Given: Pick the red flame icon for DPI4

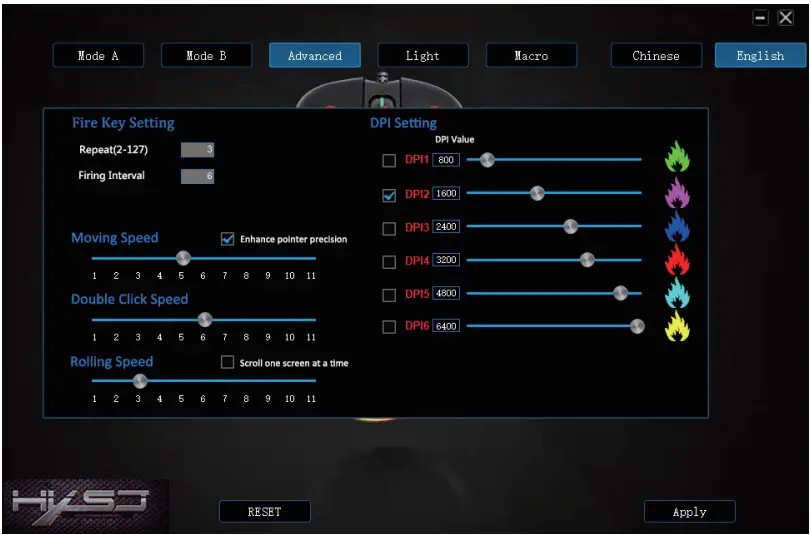Looking at the screenshot, I should click(677, 260).
